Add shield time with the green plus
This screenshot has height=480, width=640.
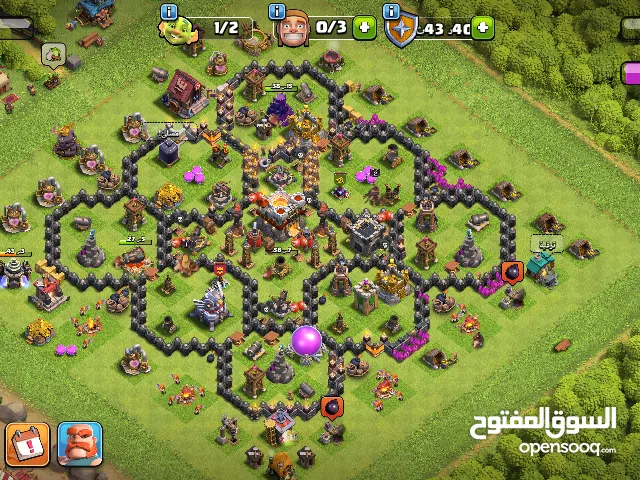pos(484,28)
